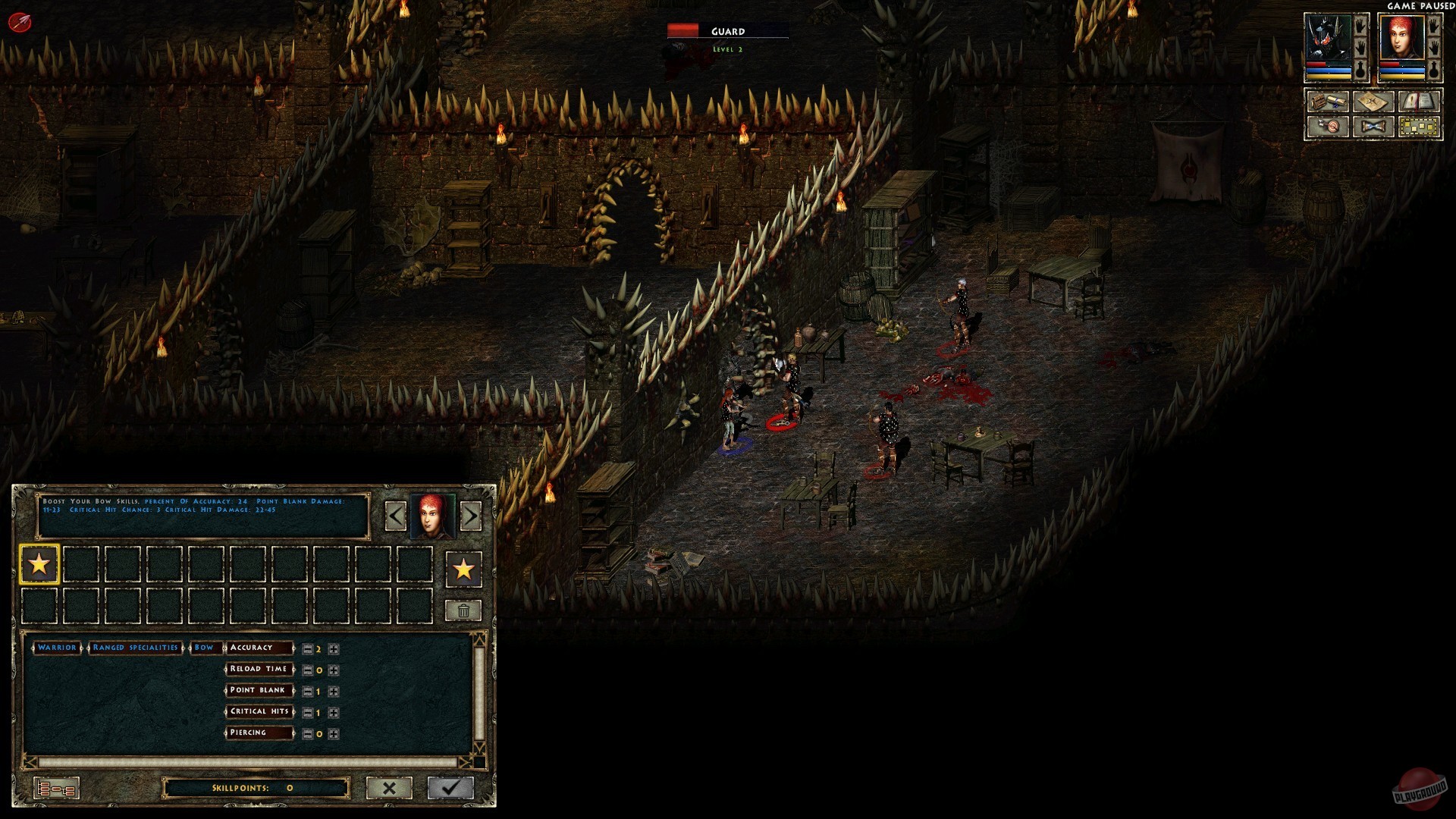The width and height of the screenshot is (1456, 819).
Task: Add a point to the Piercing skill
Action: pyautogui.click(x=334, y=734)
